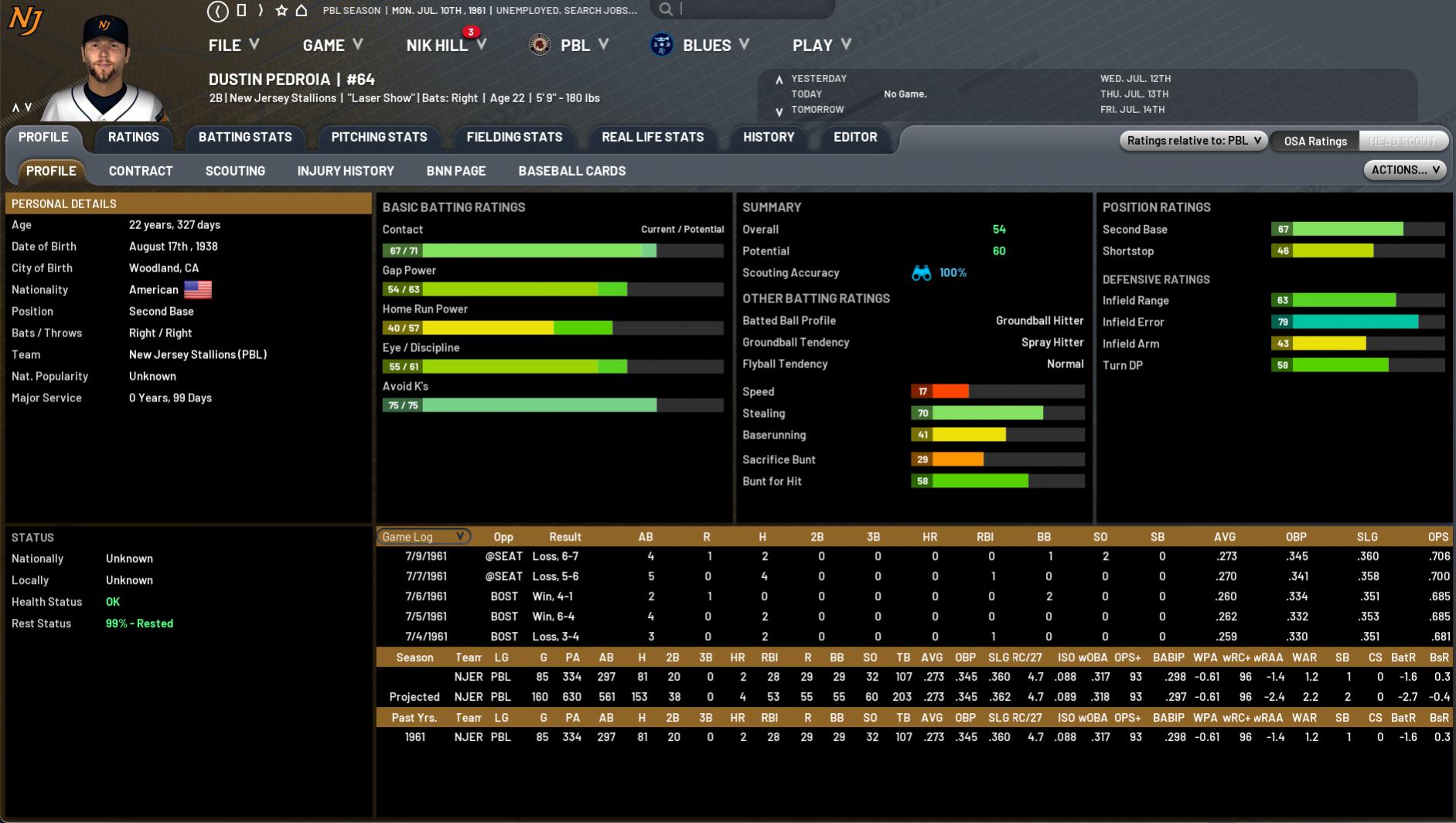Screen dimensions: 1456x823
Task: Open the FILE menu
Action: pos(233,45)
